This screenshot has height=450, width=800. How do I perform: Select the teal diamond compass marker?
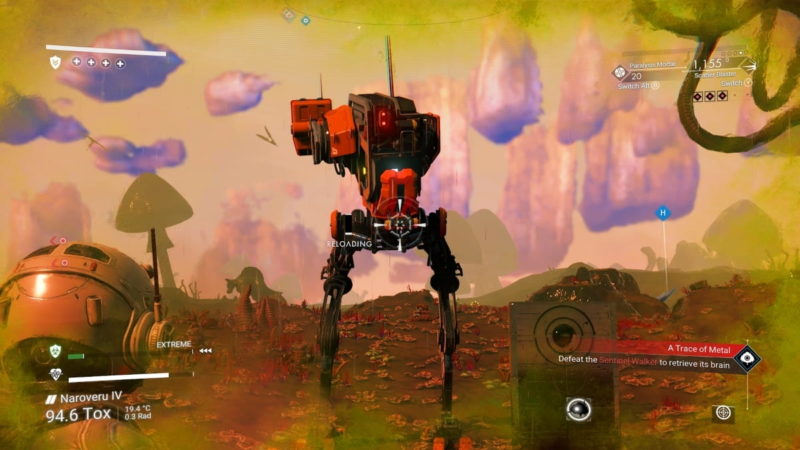pyautogui.click(x=305, y=20)
